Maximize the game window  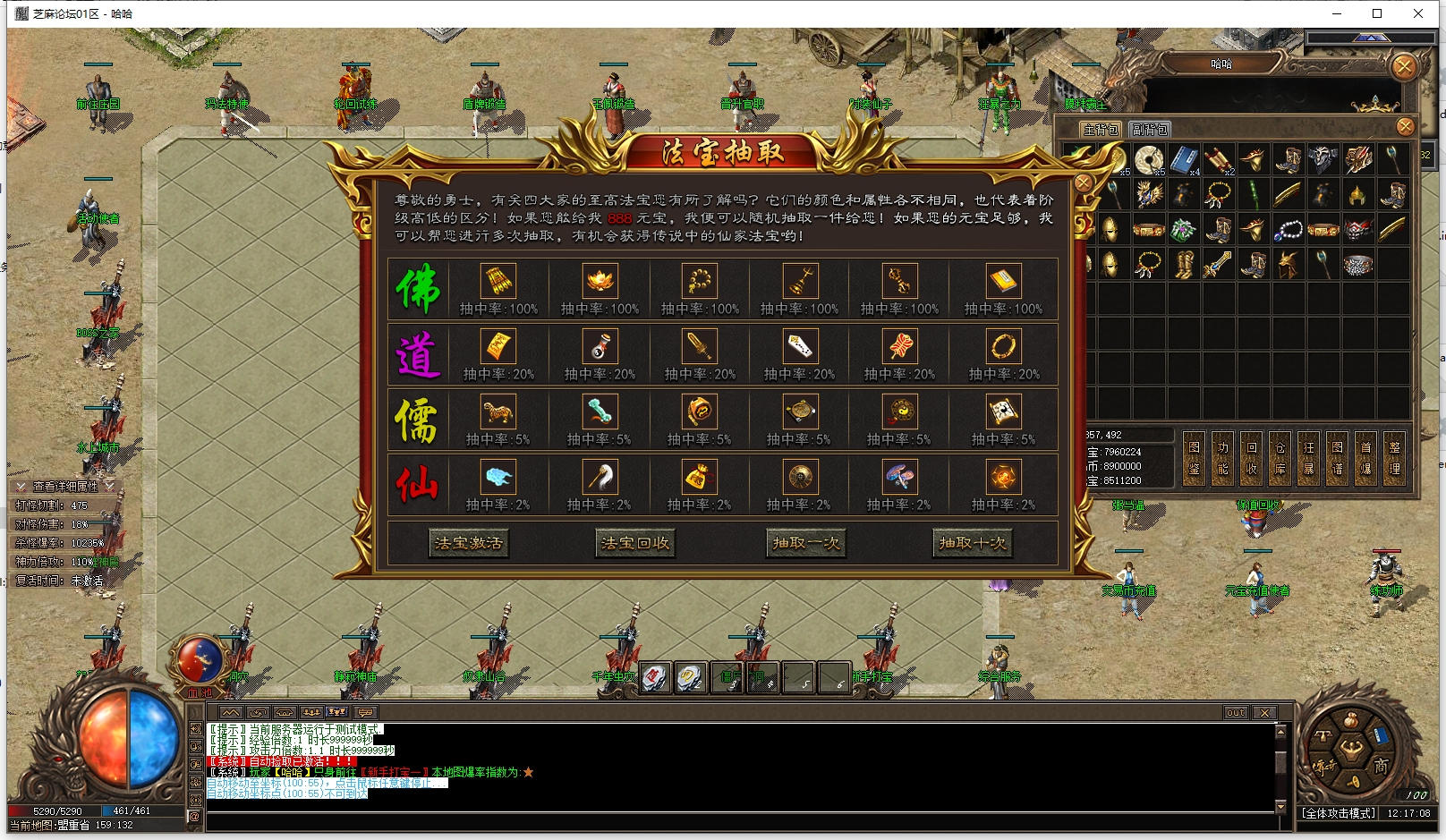tap(1377, 13)
